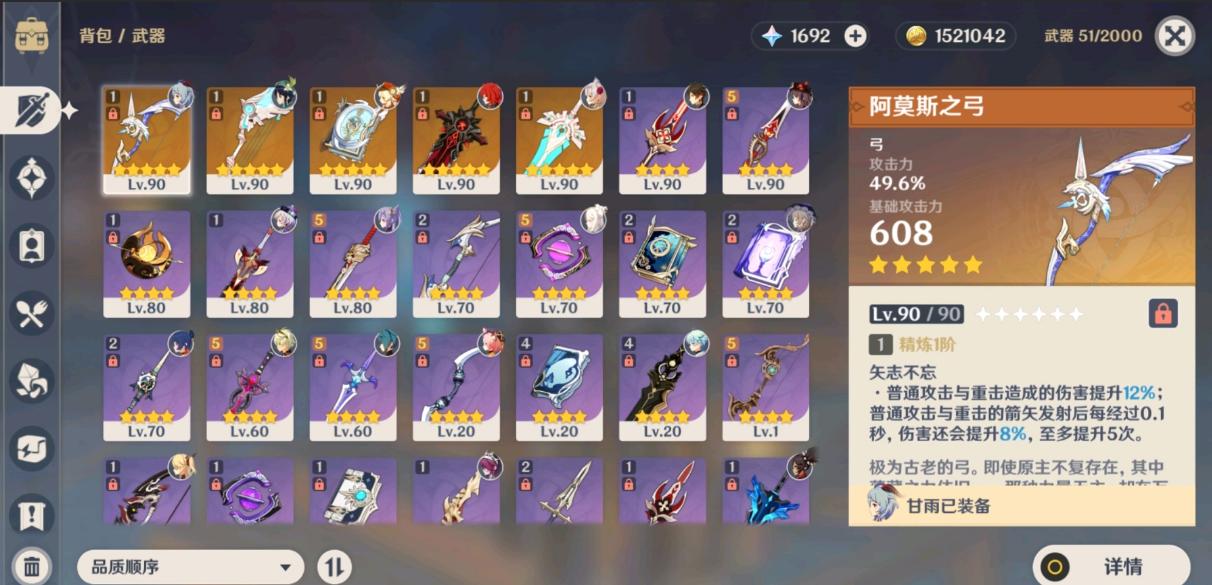Open the Materials crystal tab
Image resolution: width=1212 pixels, height=585 pixels.
tap(32, 381)
